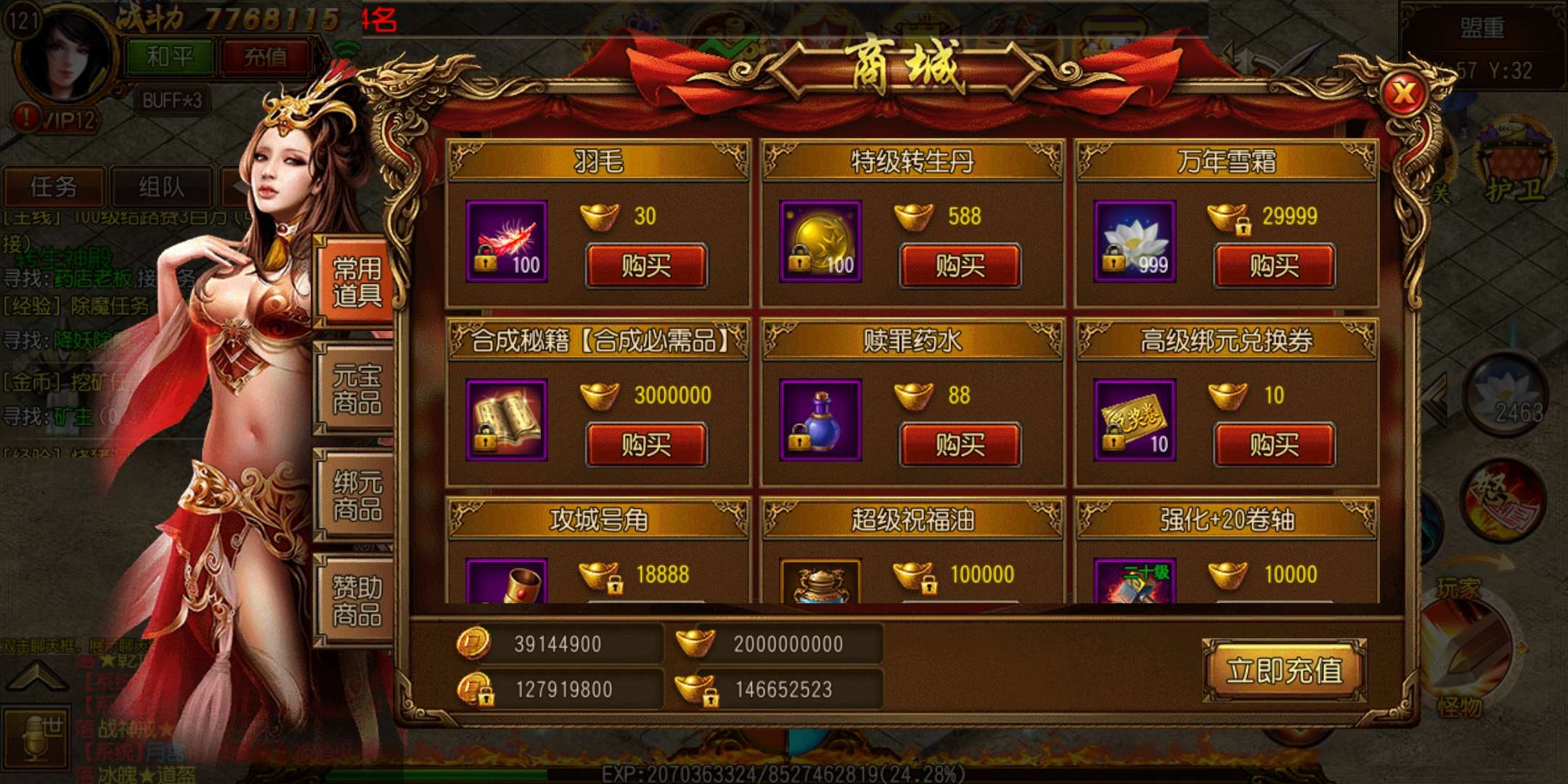Open the 充值 button near the avatar
Screen dimensions: 1568x784
[265, 57]
